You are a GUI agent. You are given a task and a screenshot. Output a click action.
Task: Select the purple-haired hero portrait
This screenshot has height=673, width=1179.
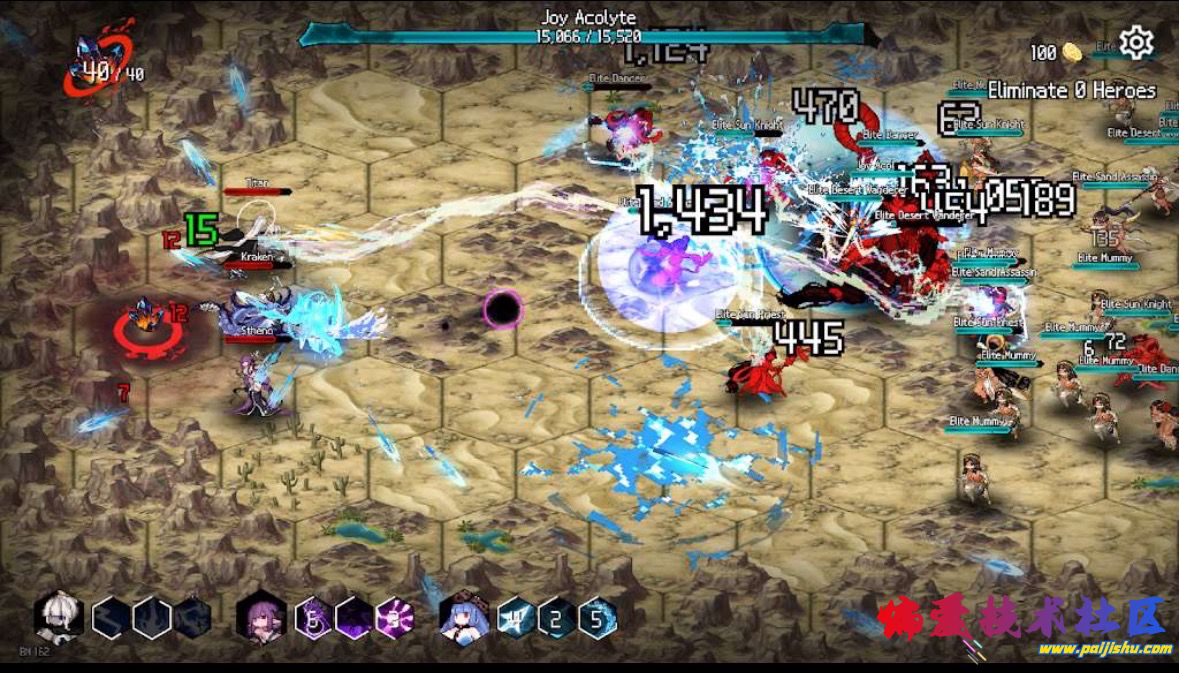261,617
